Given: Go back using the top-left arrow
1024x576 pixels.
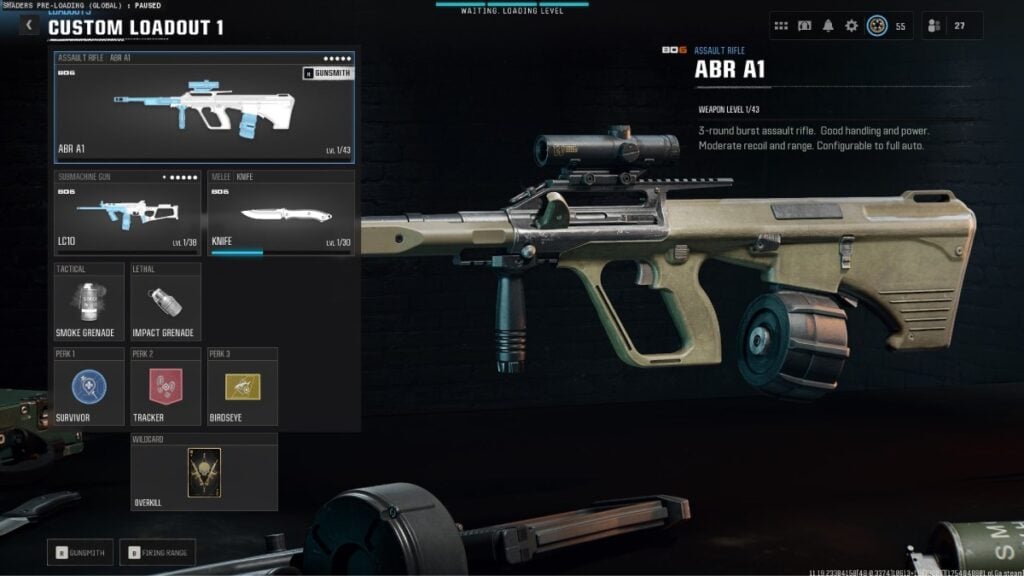Looking at the screenshot, I should click(29, 26).
